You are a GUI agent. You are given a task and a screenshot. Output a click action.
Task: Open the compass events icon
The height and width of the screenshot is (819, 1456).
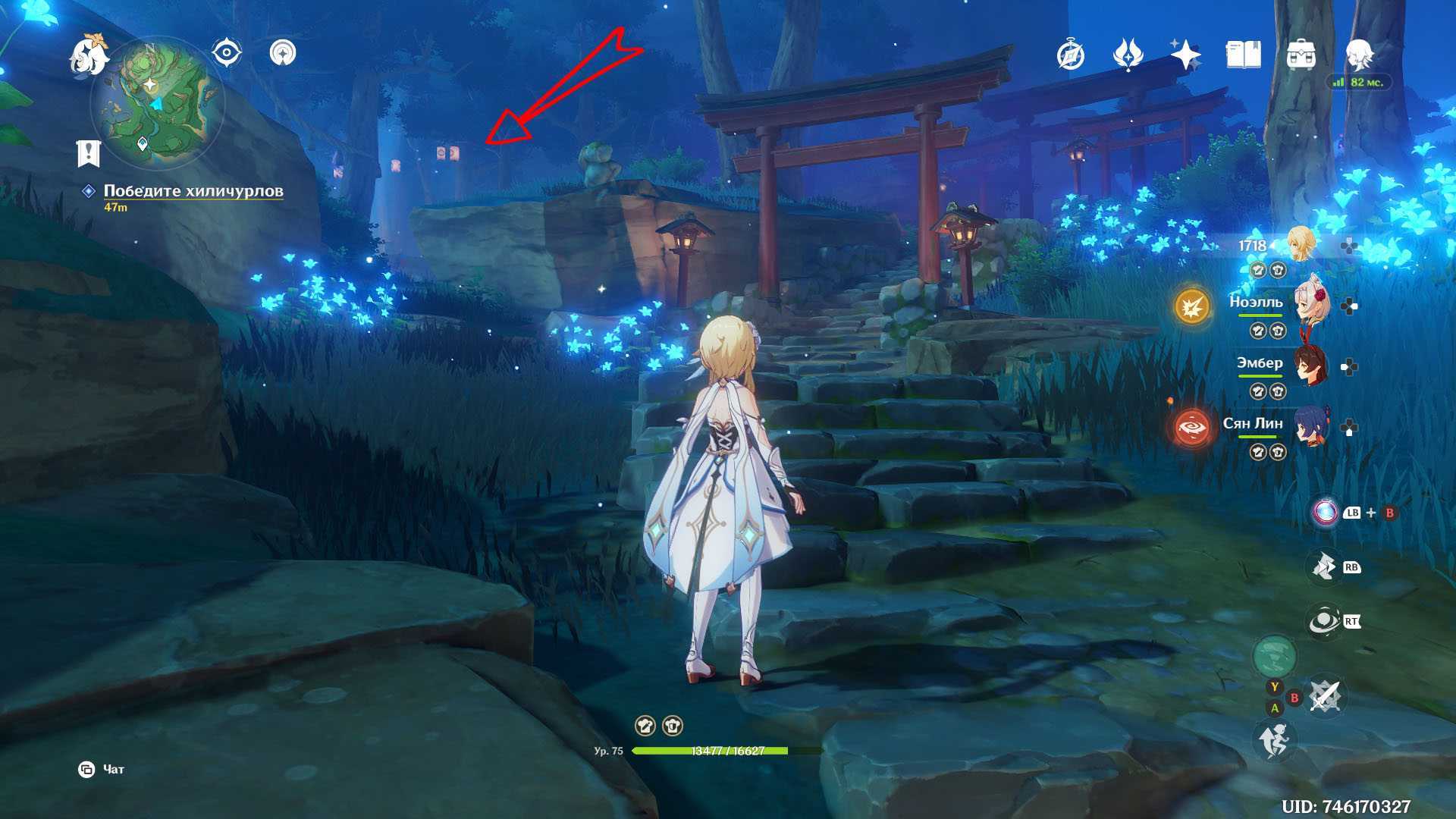[1071, 55]
